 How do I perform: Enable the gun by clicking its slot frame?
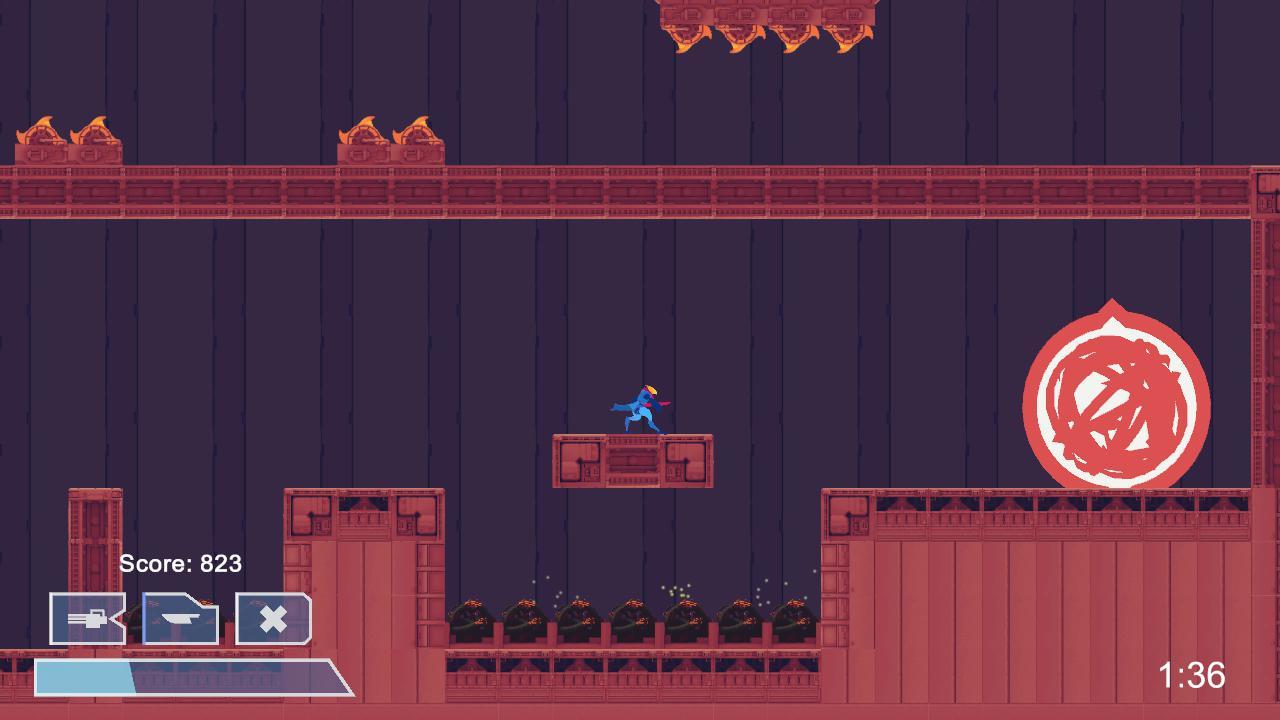click(85, 619)
